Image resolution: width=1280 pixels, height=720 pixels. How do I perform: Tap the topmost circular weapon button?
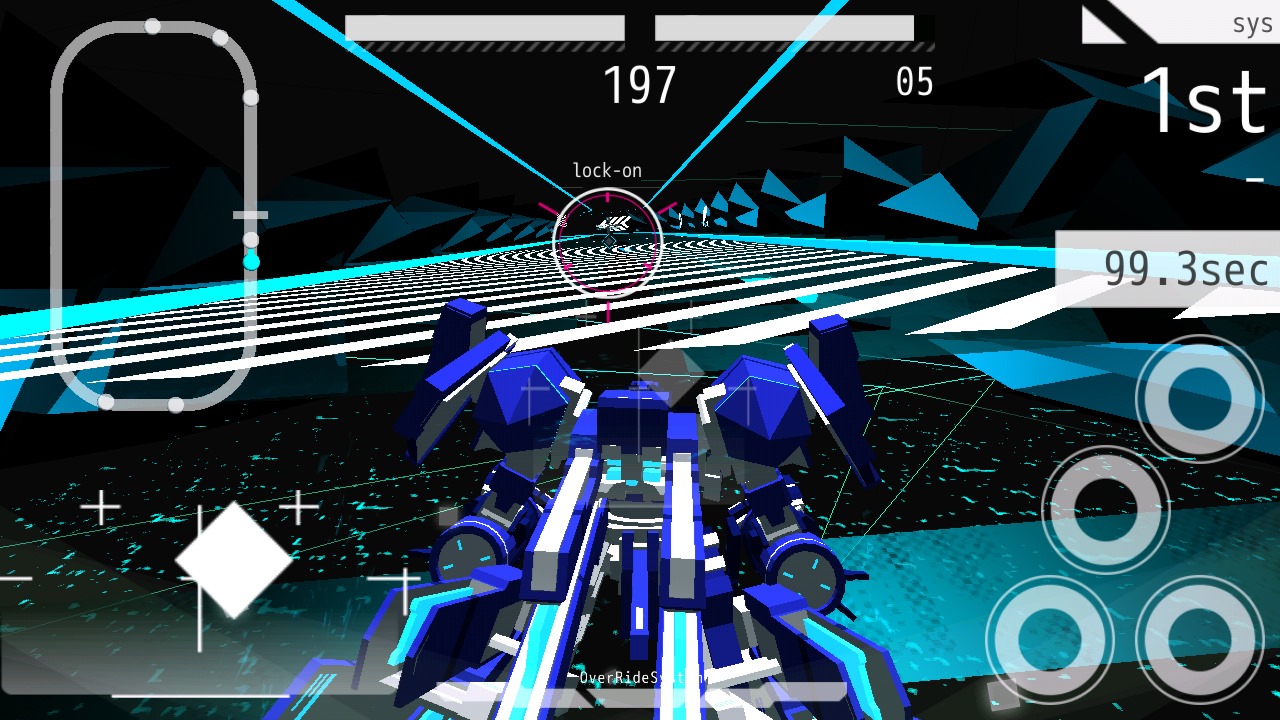(x=1198, y=397)
